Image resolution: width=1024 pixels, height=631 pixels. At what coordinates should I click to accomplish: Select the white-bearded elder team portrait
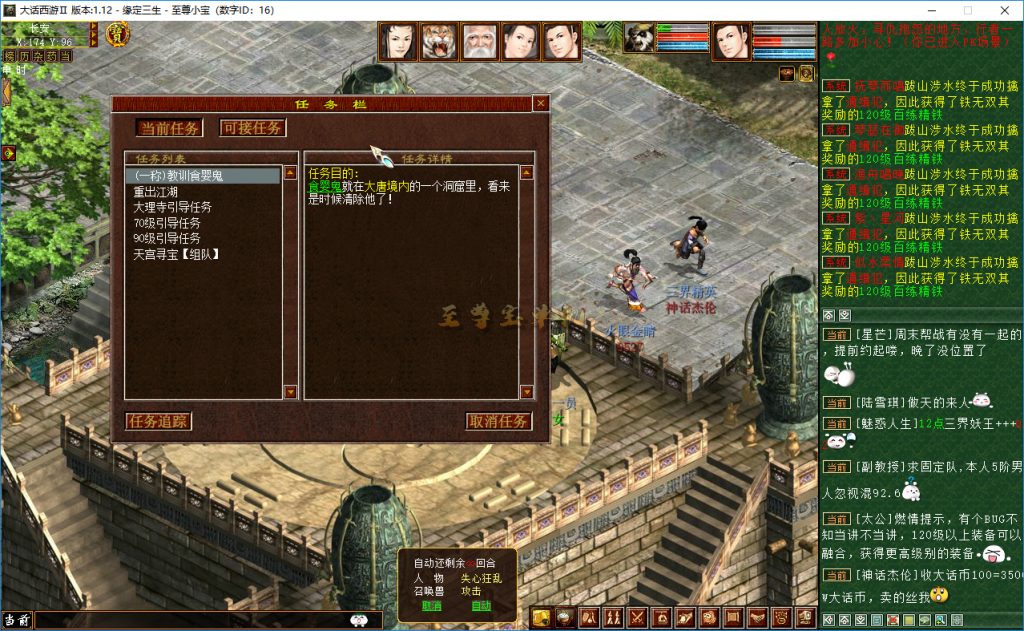point(480,42)
